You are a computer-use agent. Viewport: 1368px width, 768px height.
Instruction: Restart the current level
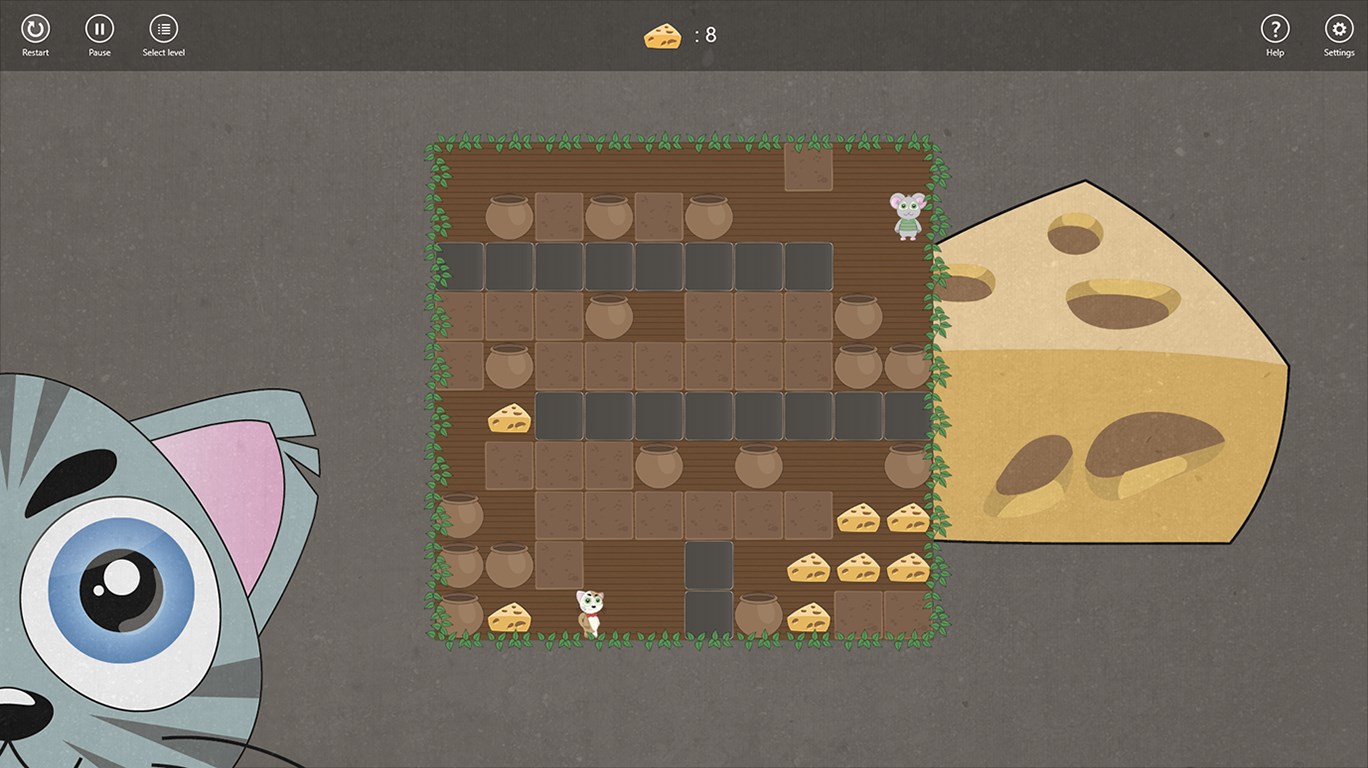click(35, 29)
